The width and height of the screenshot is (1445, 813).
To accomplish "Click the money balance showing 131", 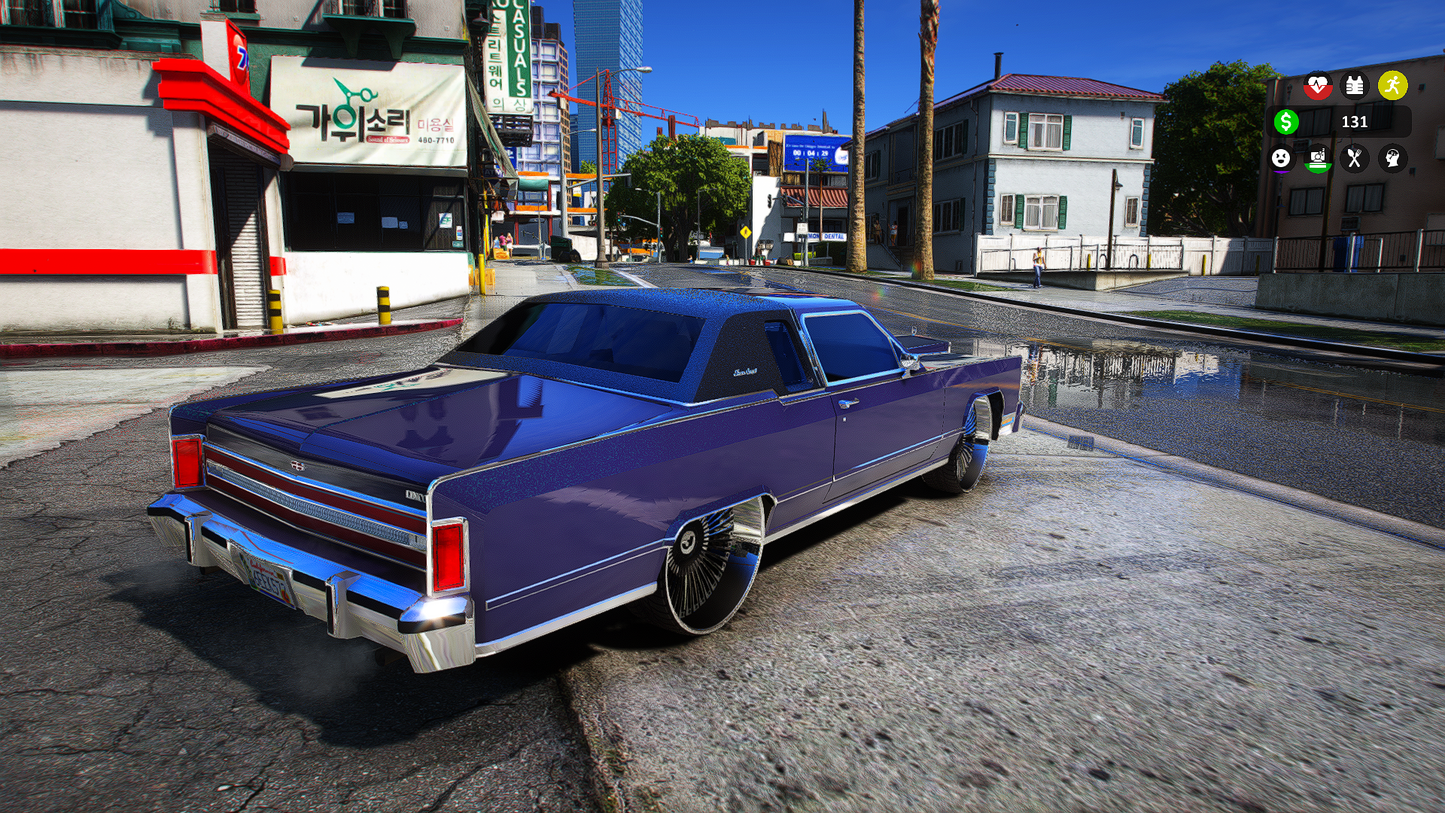I will [x=1355, y=121].
